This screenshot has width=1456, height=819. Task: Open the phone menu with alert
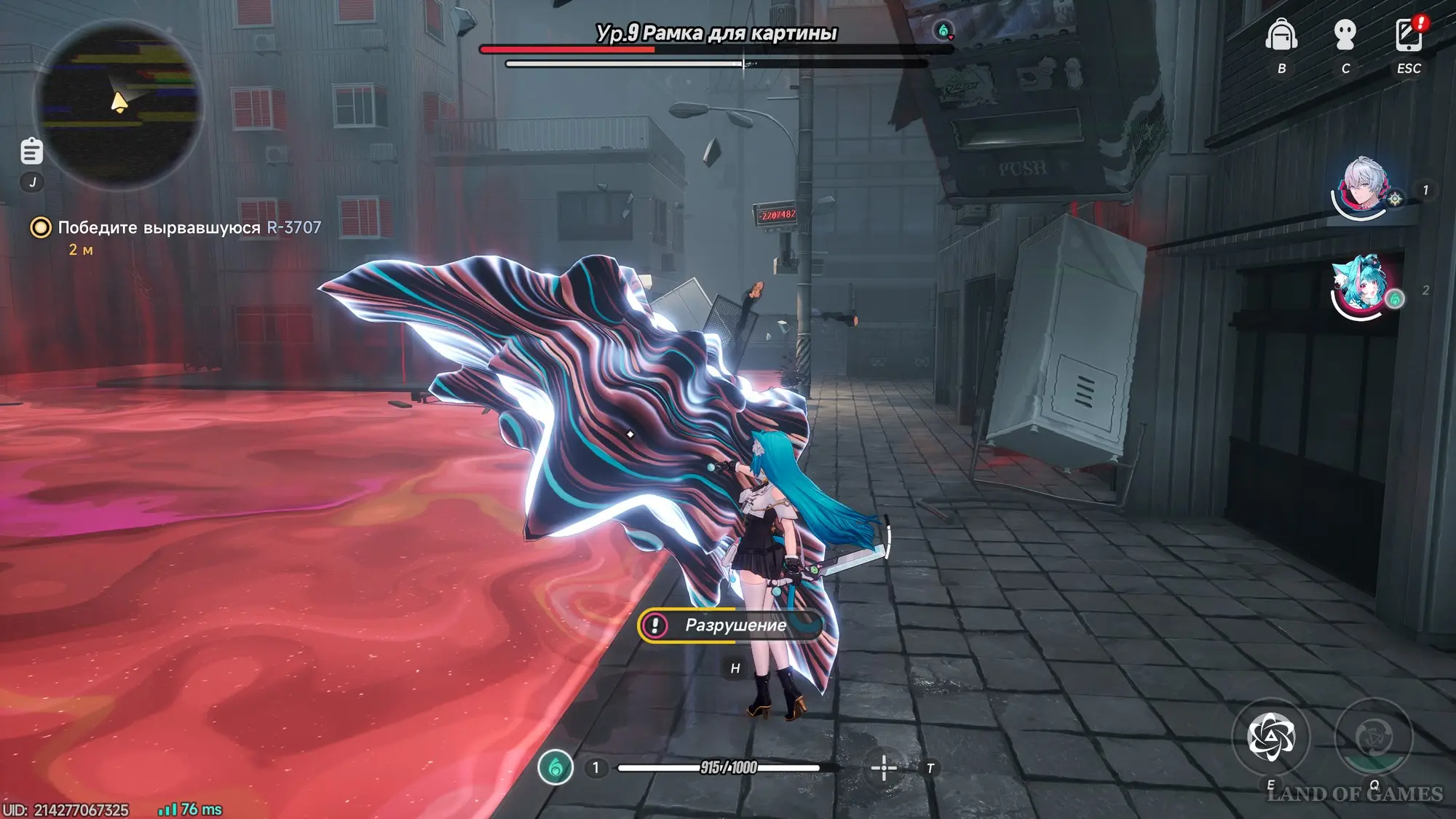click(x=1409, y=34)
